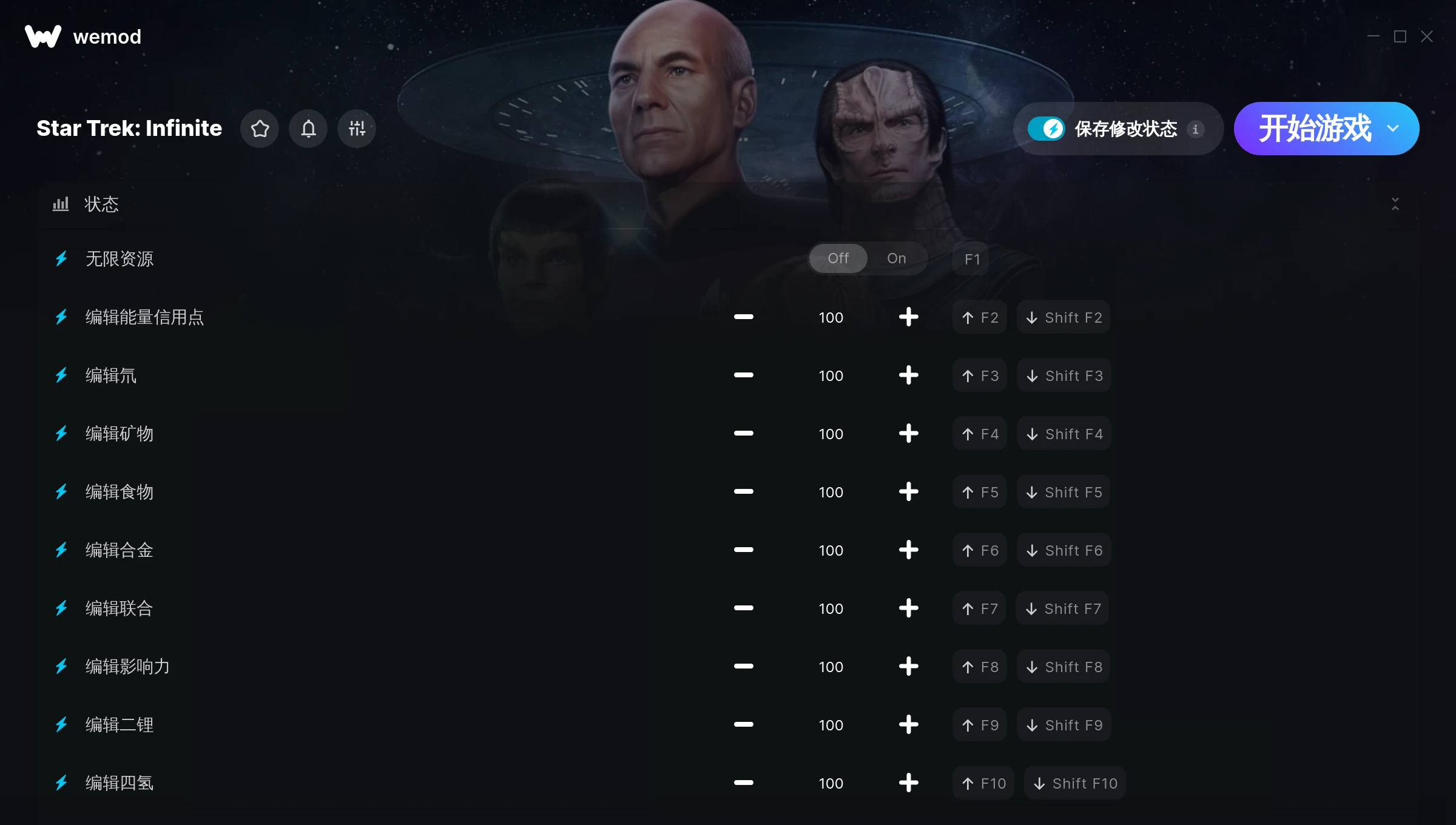Increase 编辑影响力 with the plus button
Screen dimensions: 1456x825
908,666
